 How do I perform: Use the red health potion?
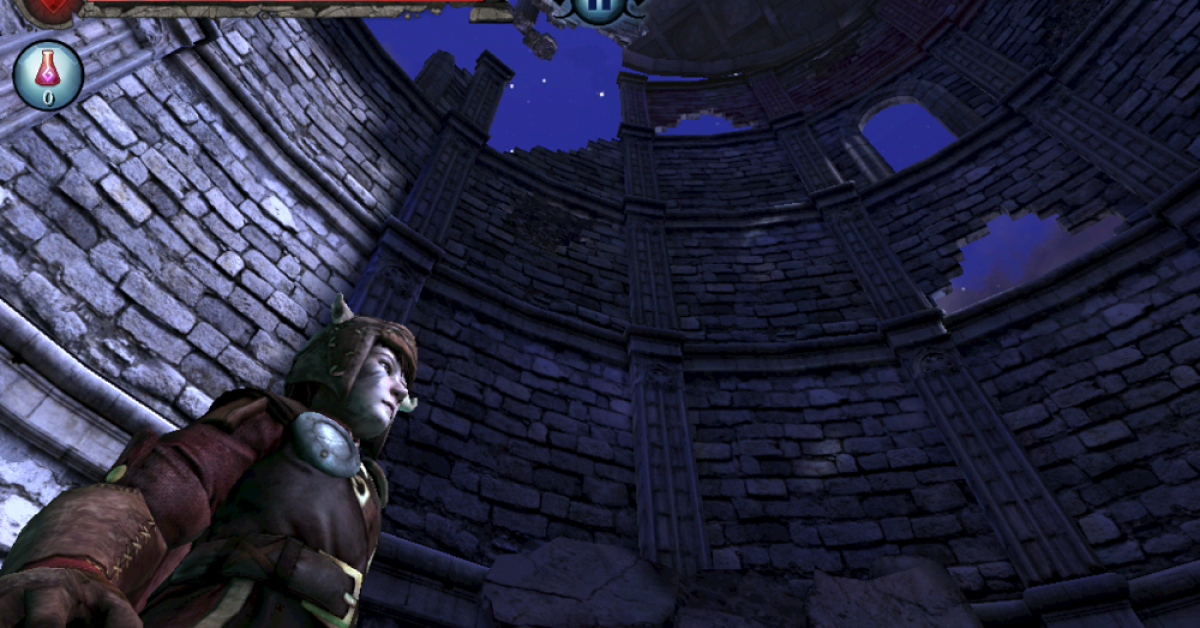[x=47, y=74]
